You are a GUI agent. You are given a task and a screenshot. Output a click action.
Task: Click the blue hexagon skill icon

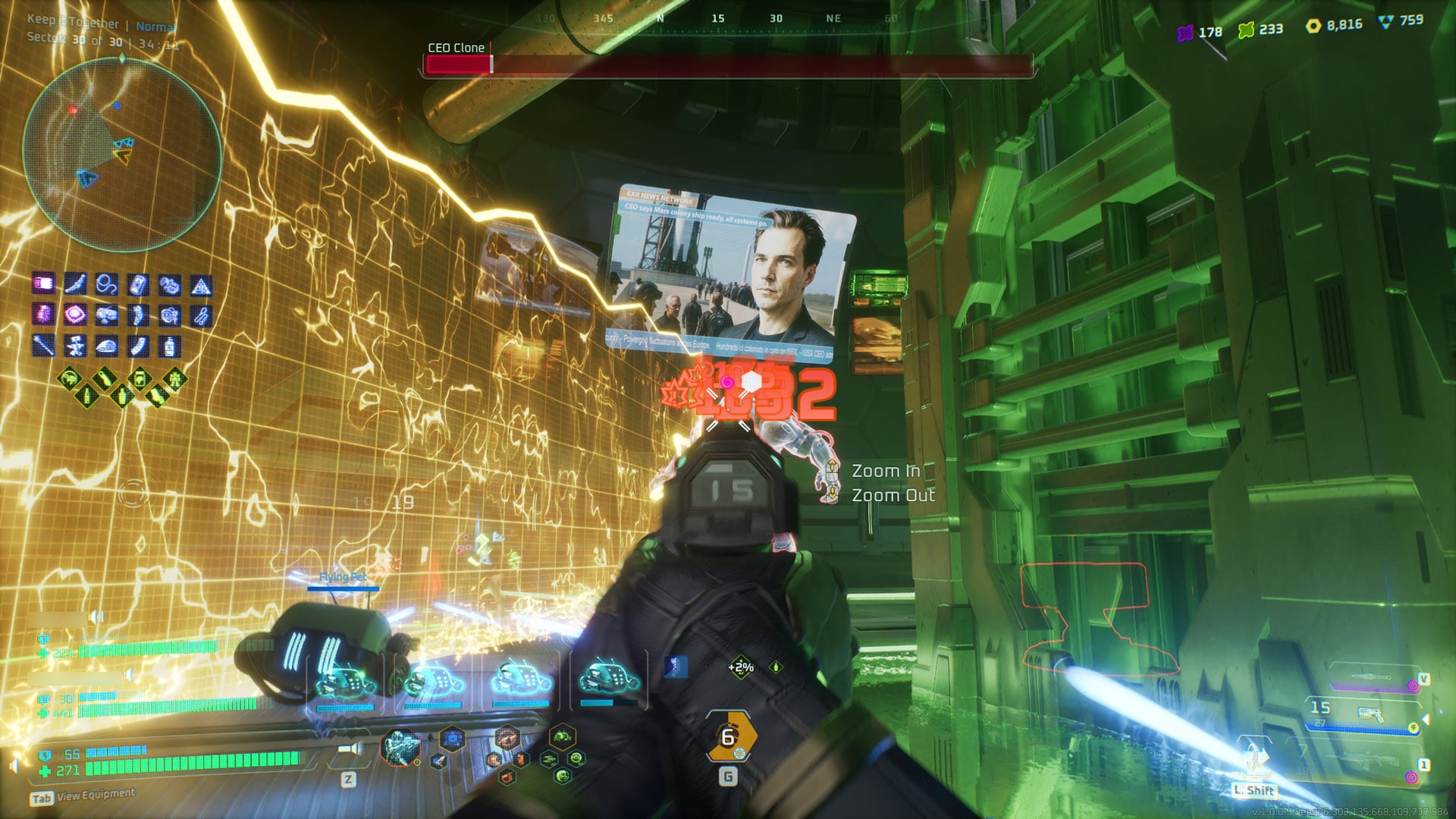pos(452,736)
